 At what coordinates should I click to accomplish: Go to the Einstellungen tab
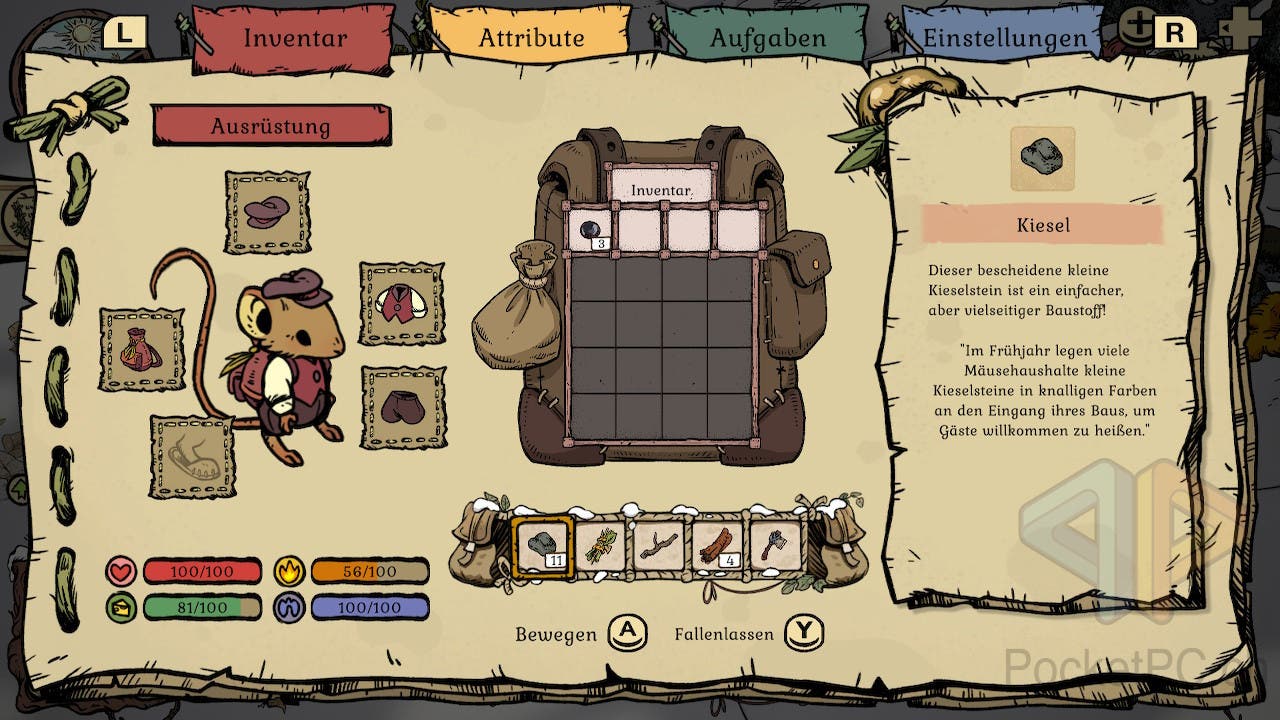1004,39
